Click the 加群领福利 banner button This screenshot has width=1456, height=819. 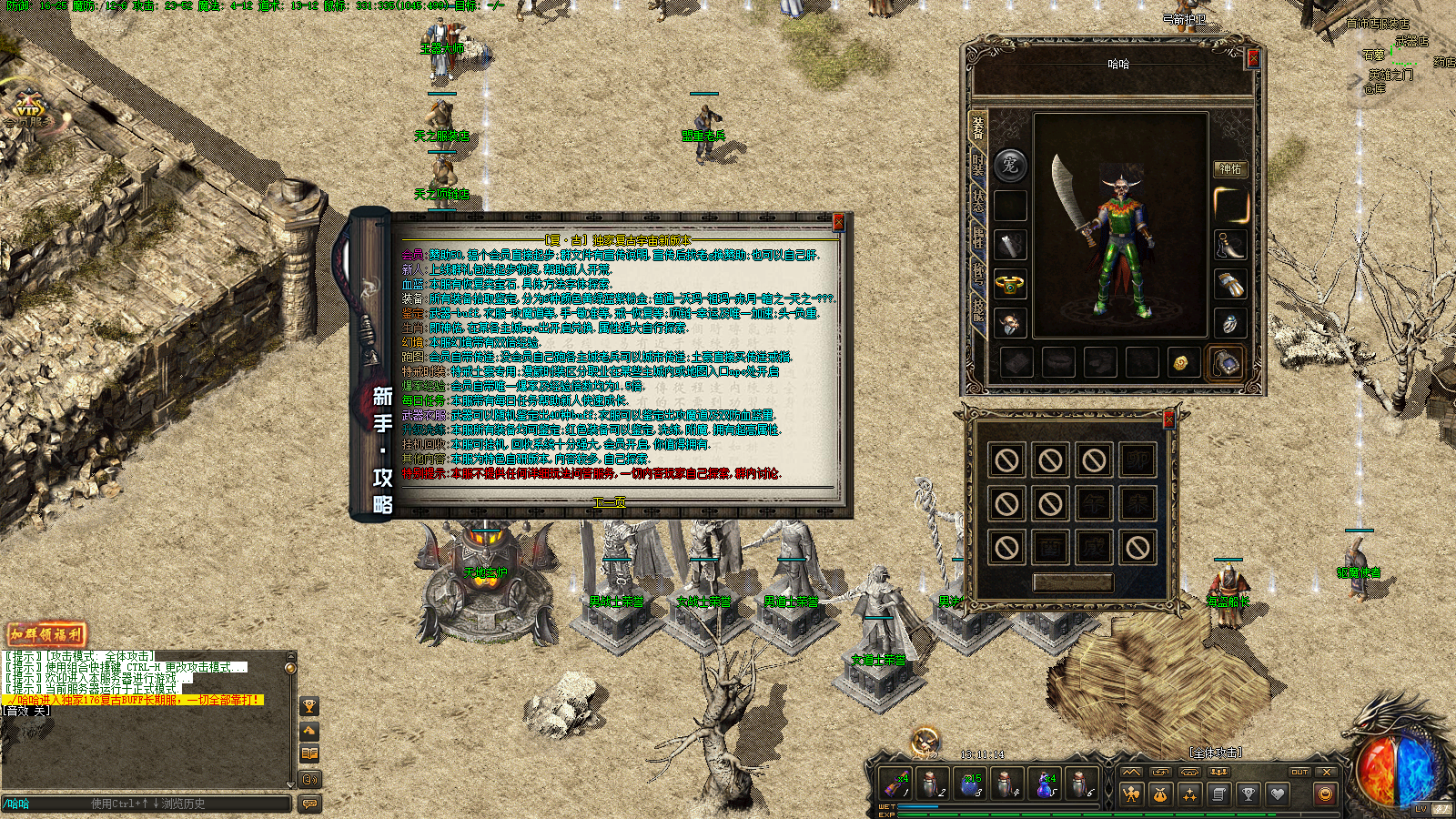[x=45, y=634]
